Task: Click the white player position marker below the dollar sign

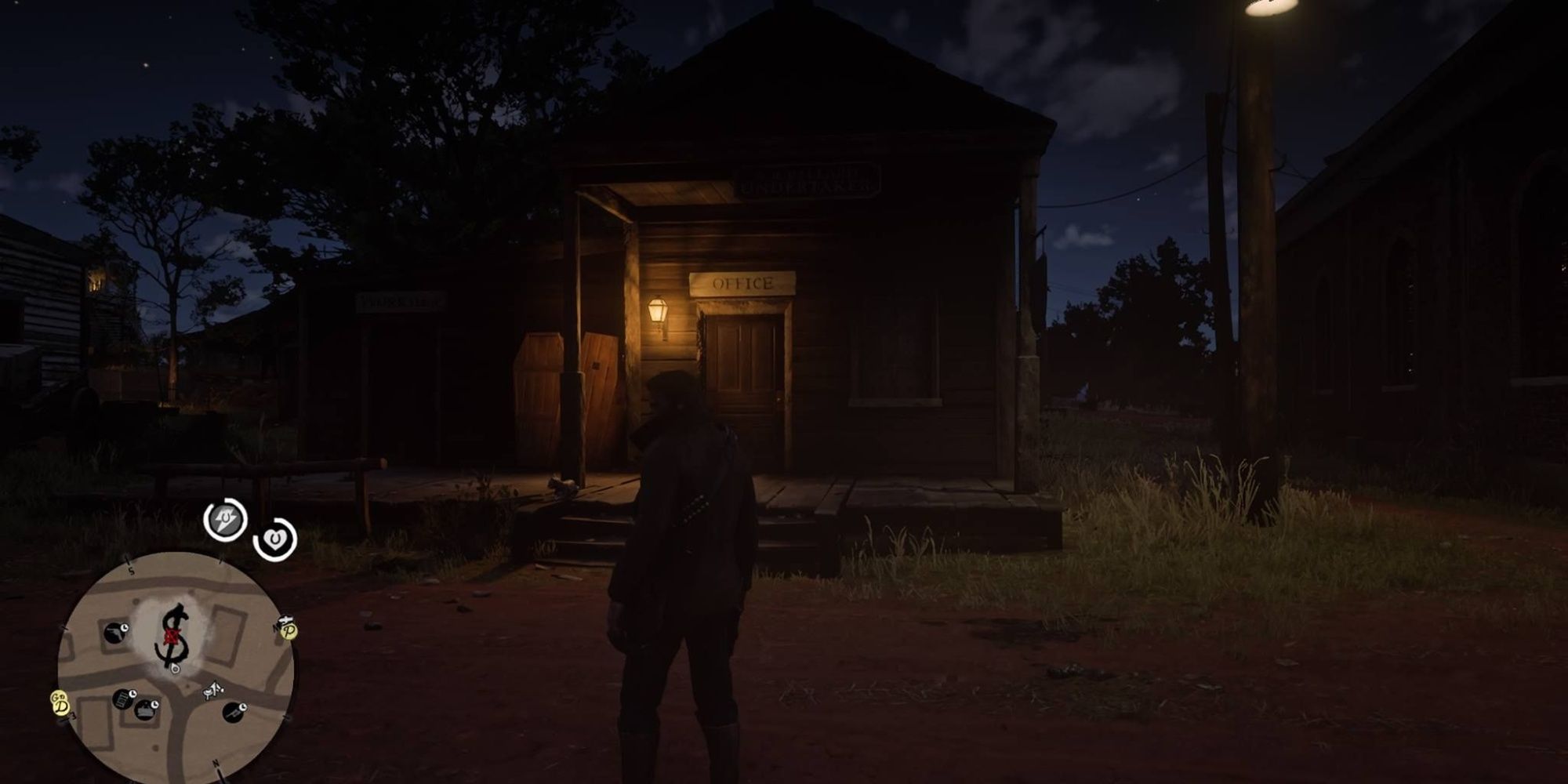Action: [x=175, y=669]
